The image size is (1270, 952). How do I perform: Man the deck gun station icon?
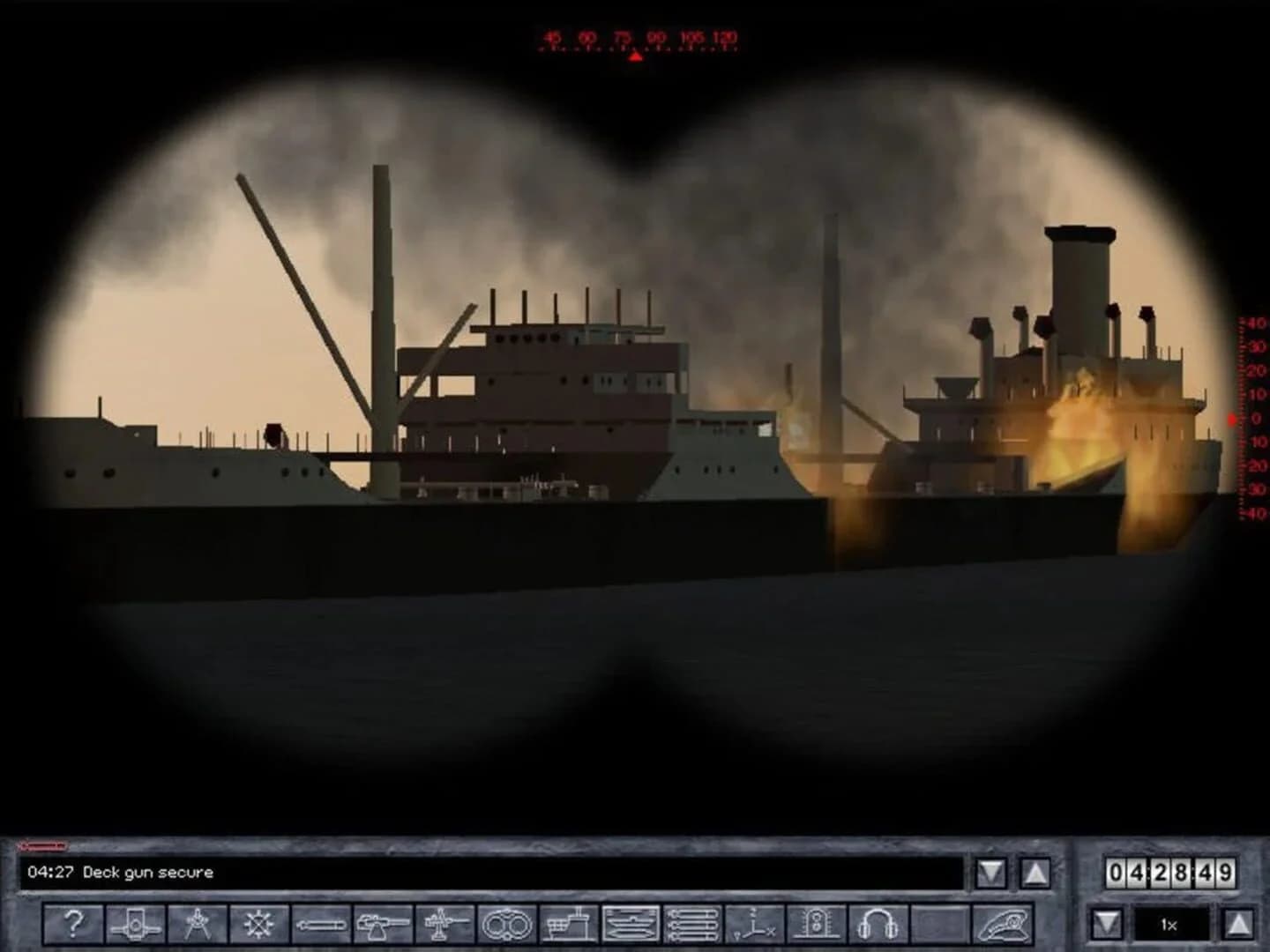(x=382, y=924)
